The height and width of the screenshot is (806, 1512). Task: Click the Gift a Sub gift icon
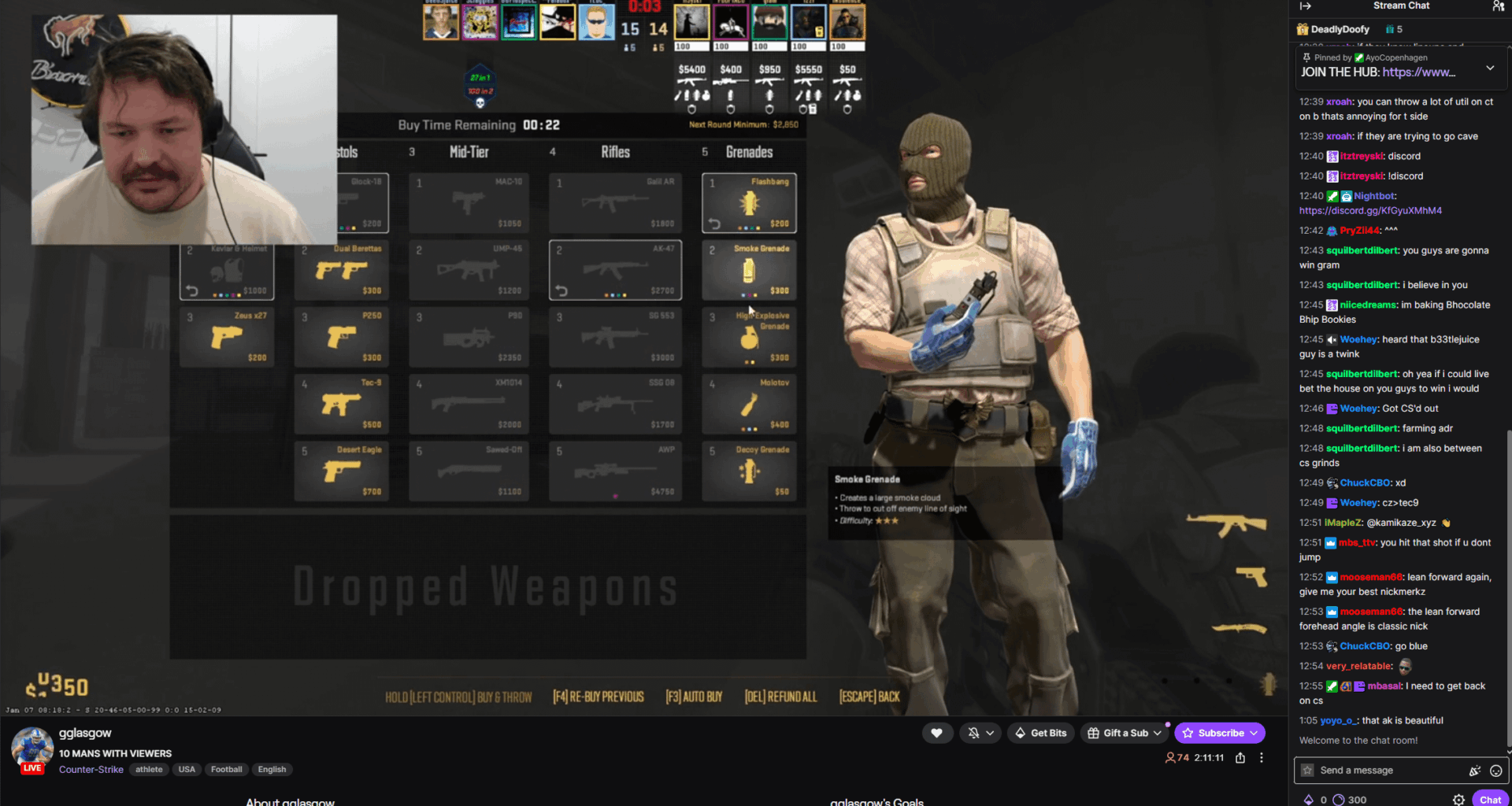point(1094,732)
